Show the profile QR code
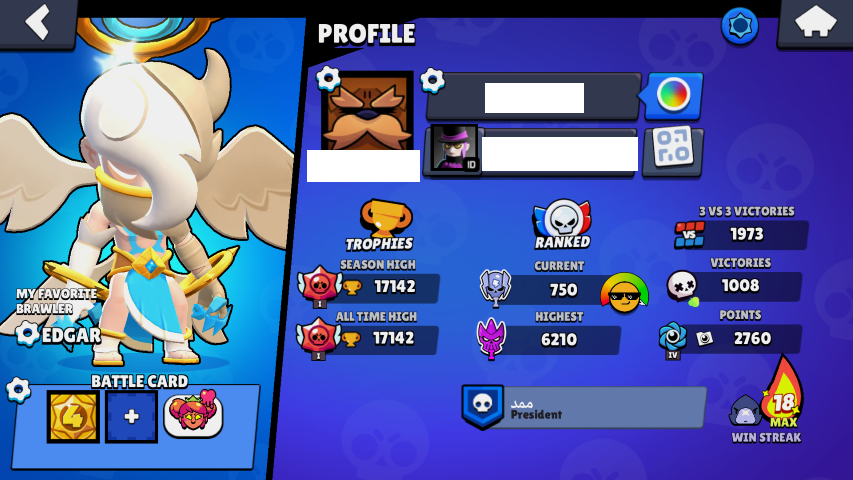Screen dimensions: 853x480 pos(672,150)
